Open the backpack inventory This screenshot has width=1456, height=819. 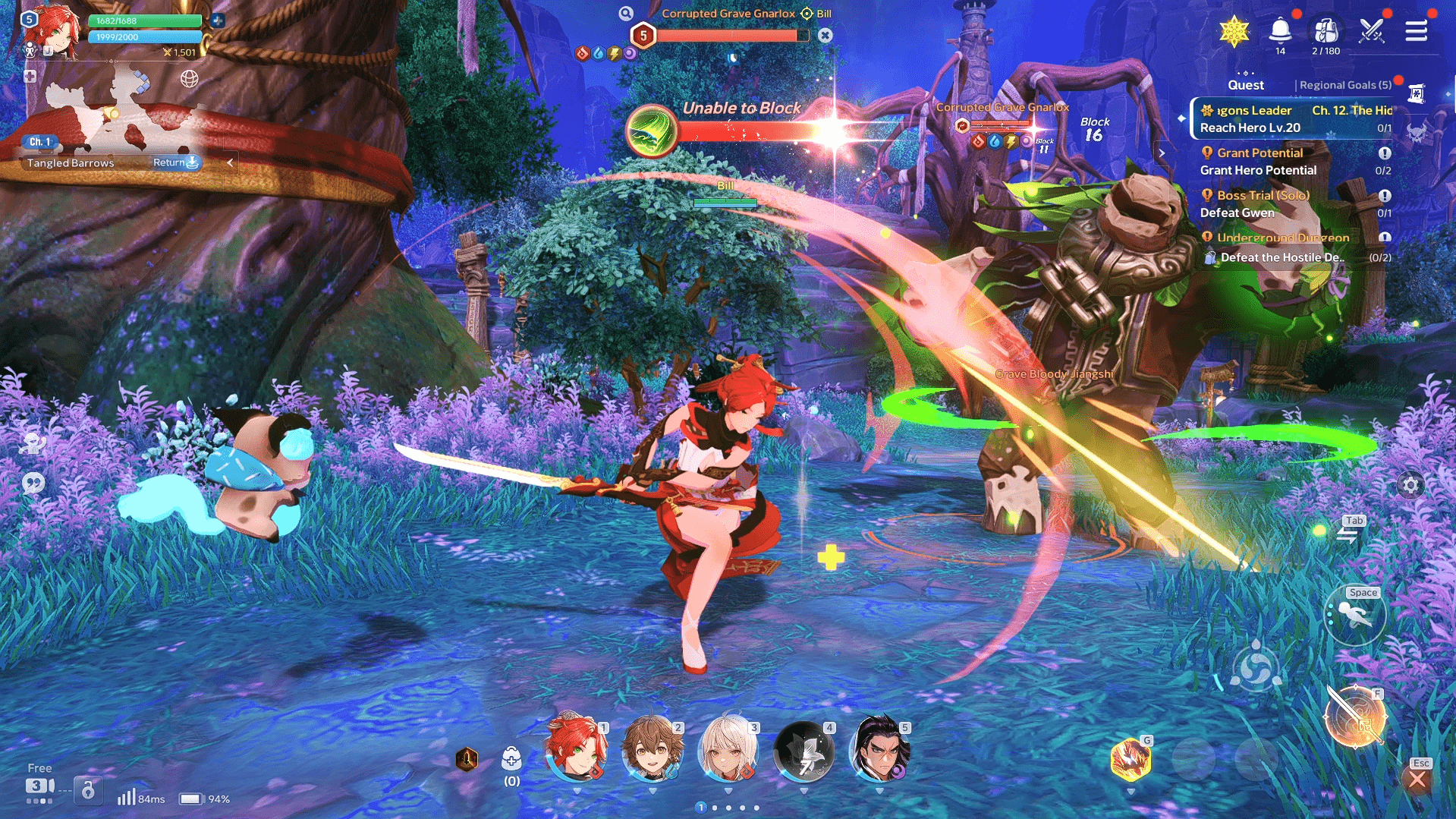(1325, 31)
